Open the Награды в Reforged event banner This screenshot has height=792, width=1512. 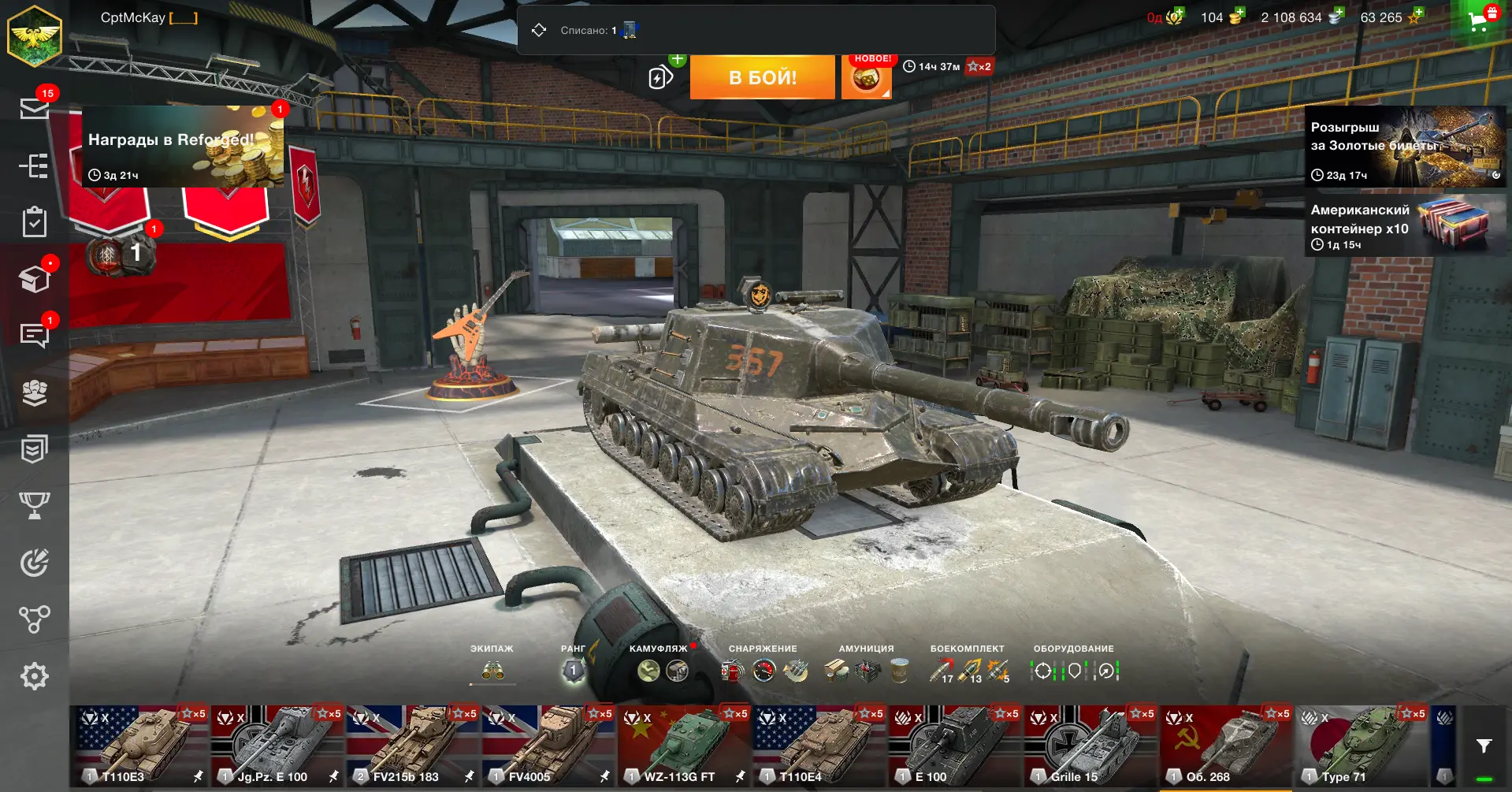pos(183,147)
